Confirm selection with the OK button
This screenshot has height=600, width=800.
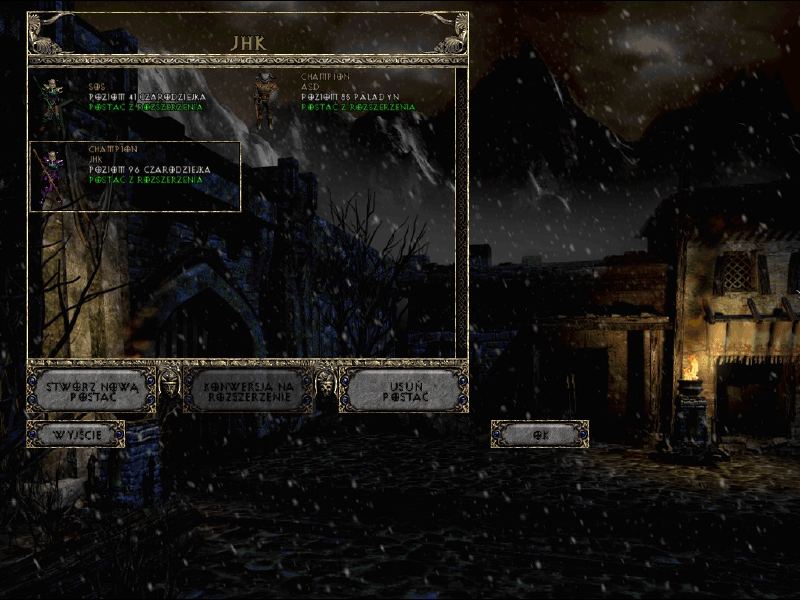pyautogui.click(x=540, y=434)
